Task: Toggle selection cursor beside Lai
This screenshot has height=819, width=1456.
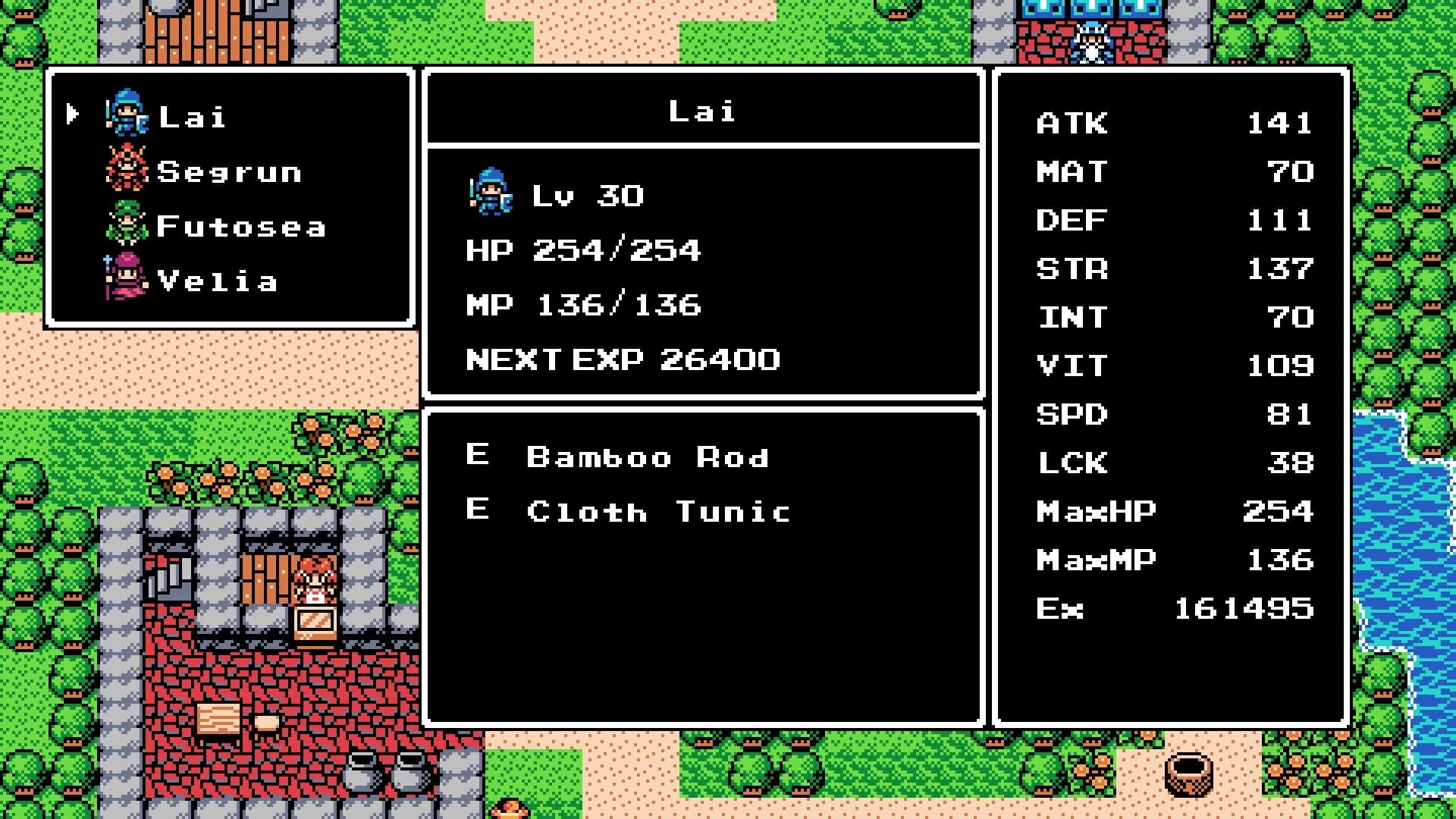Action: [73, 115]
